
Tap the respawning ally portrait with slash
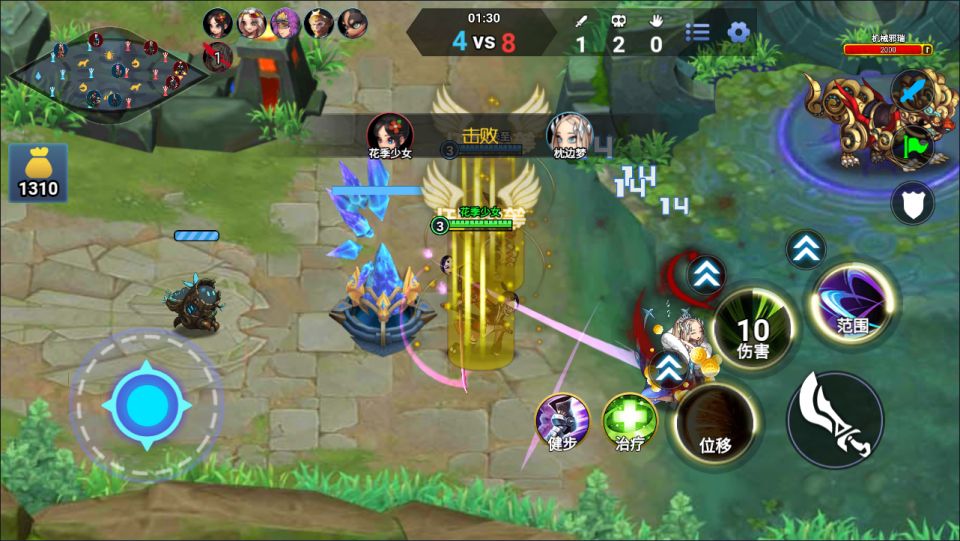pos(218,57)
